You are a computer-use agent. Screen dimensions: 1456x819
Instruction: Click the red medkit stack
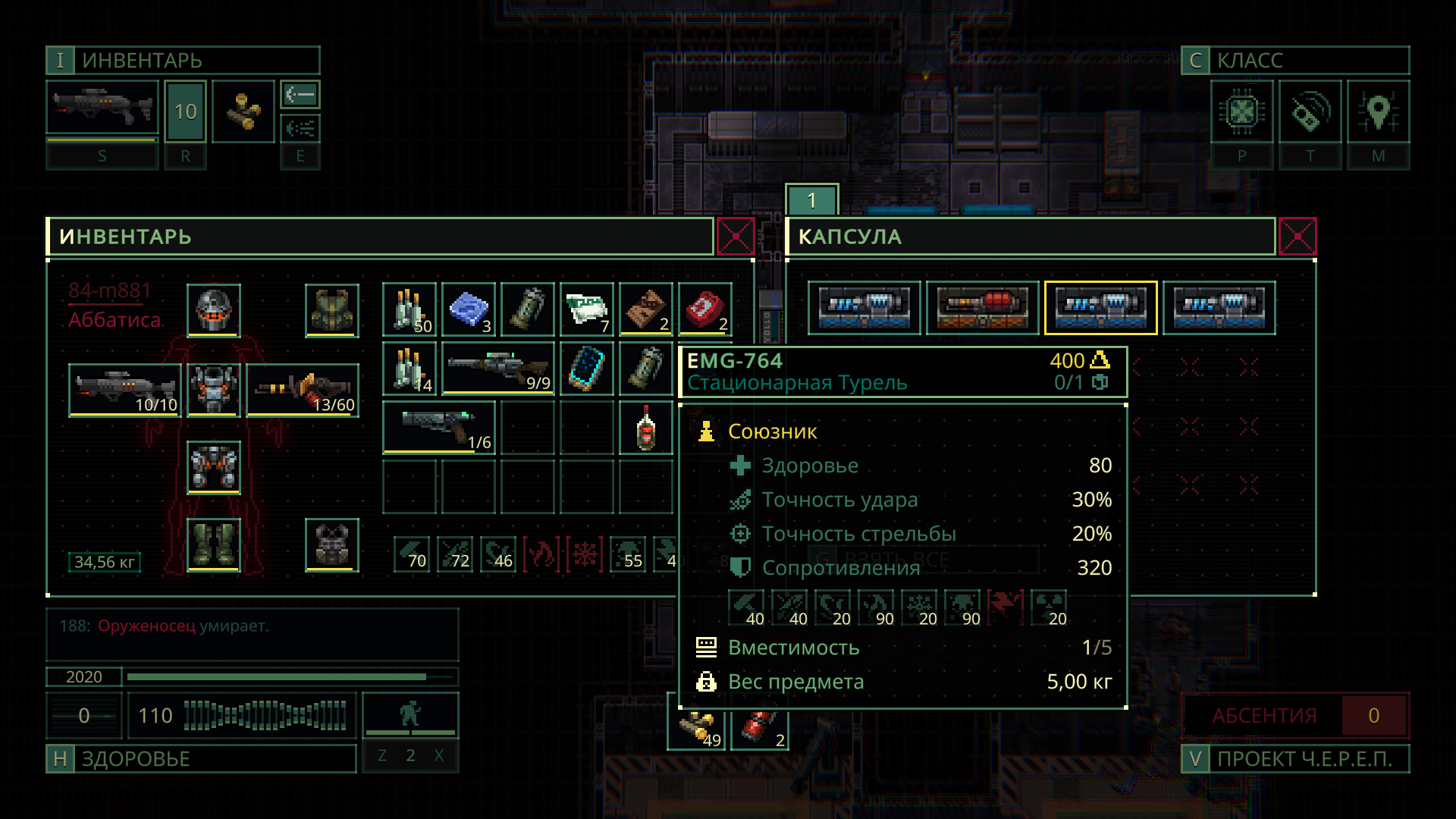coord(705,309)
